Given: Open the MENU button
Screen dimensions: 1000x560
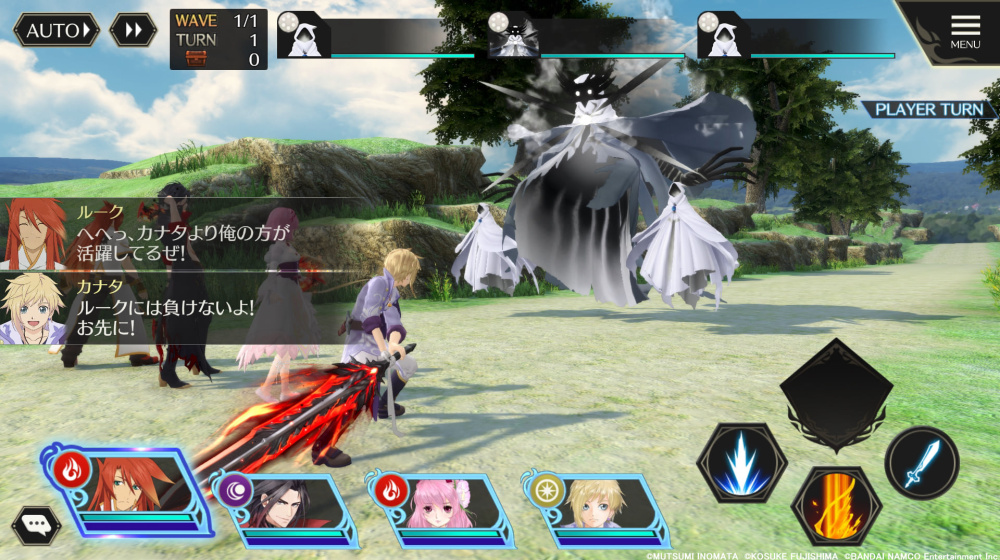Looking at the screenshot, I should tap(964, 32).
